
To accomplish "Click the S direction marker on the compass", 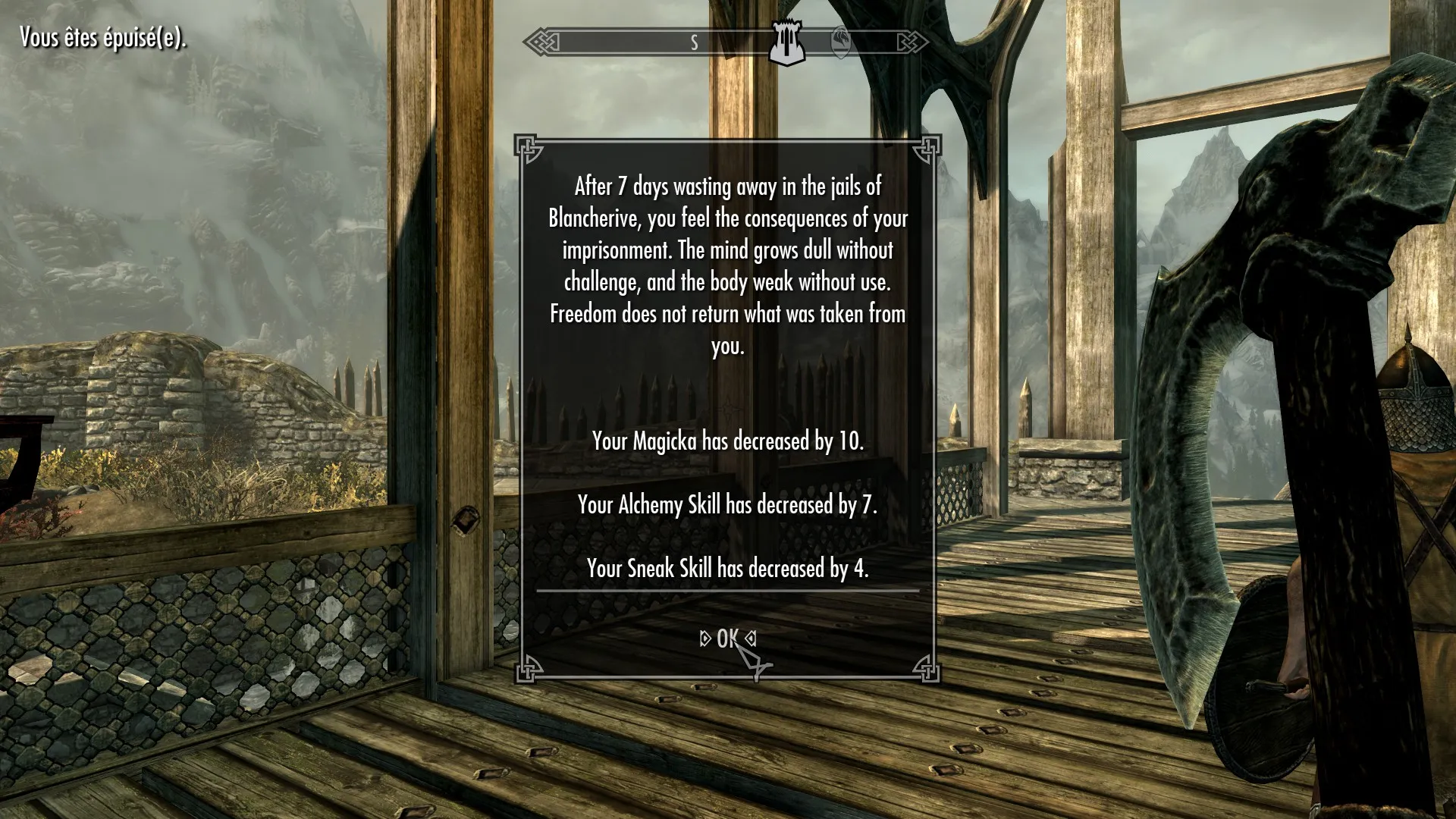I will pyautogui.click(x=692, y=43).
